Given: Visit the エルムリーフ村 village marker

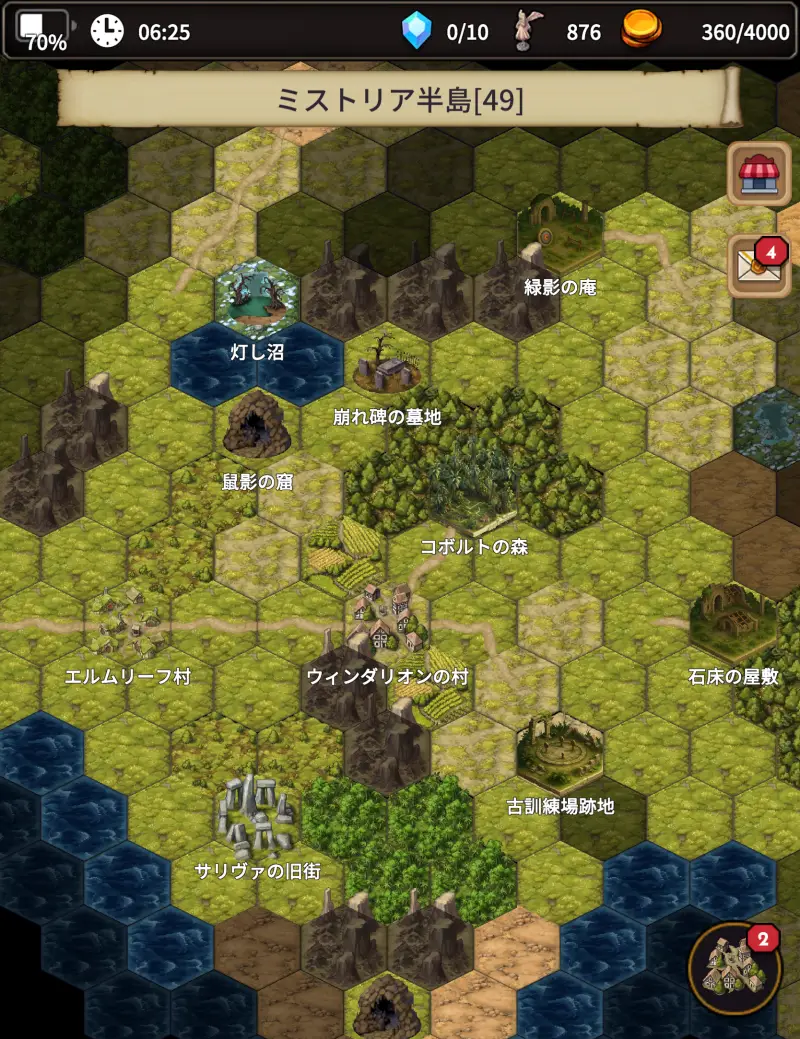Looking at the screenshot, I should click(128, 623).
